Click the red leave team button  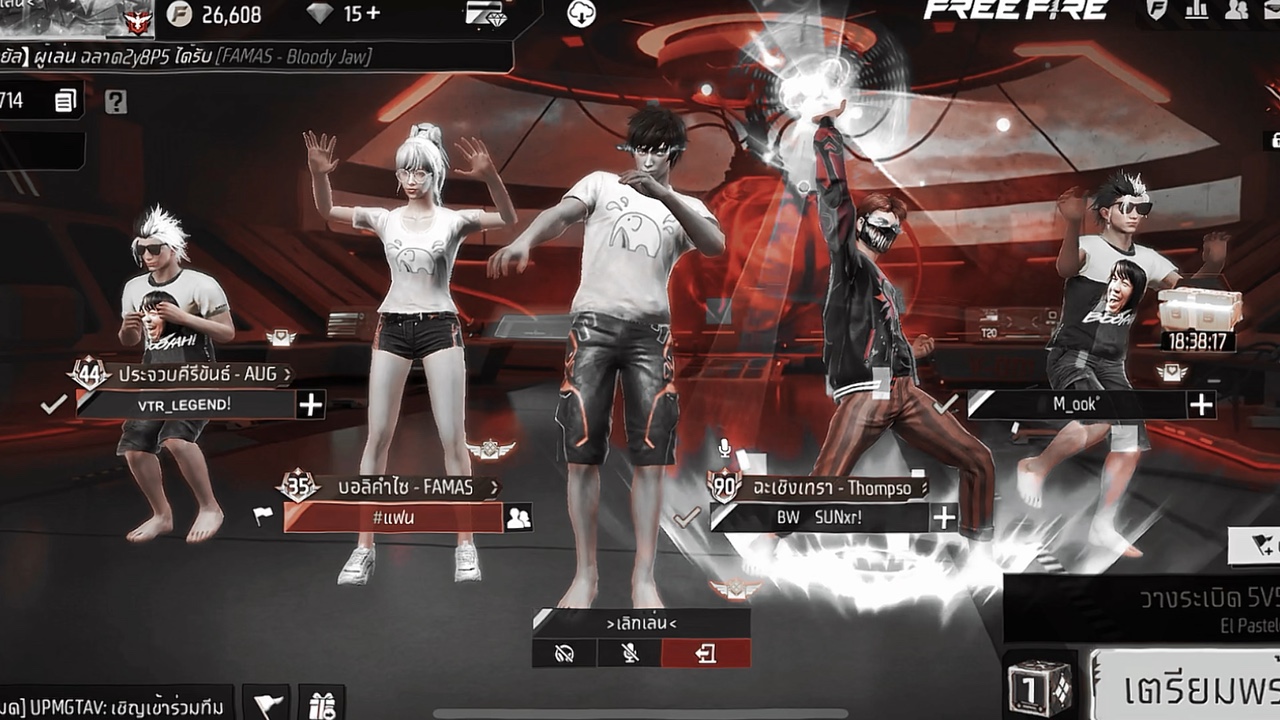706,654
